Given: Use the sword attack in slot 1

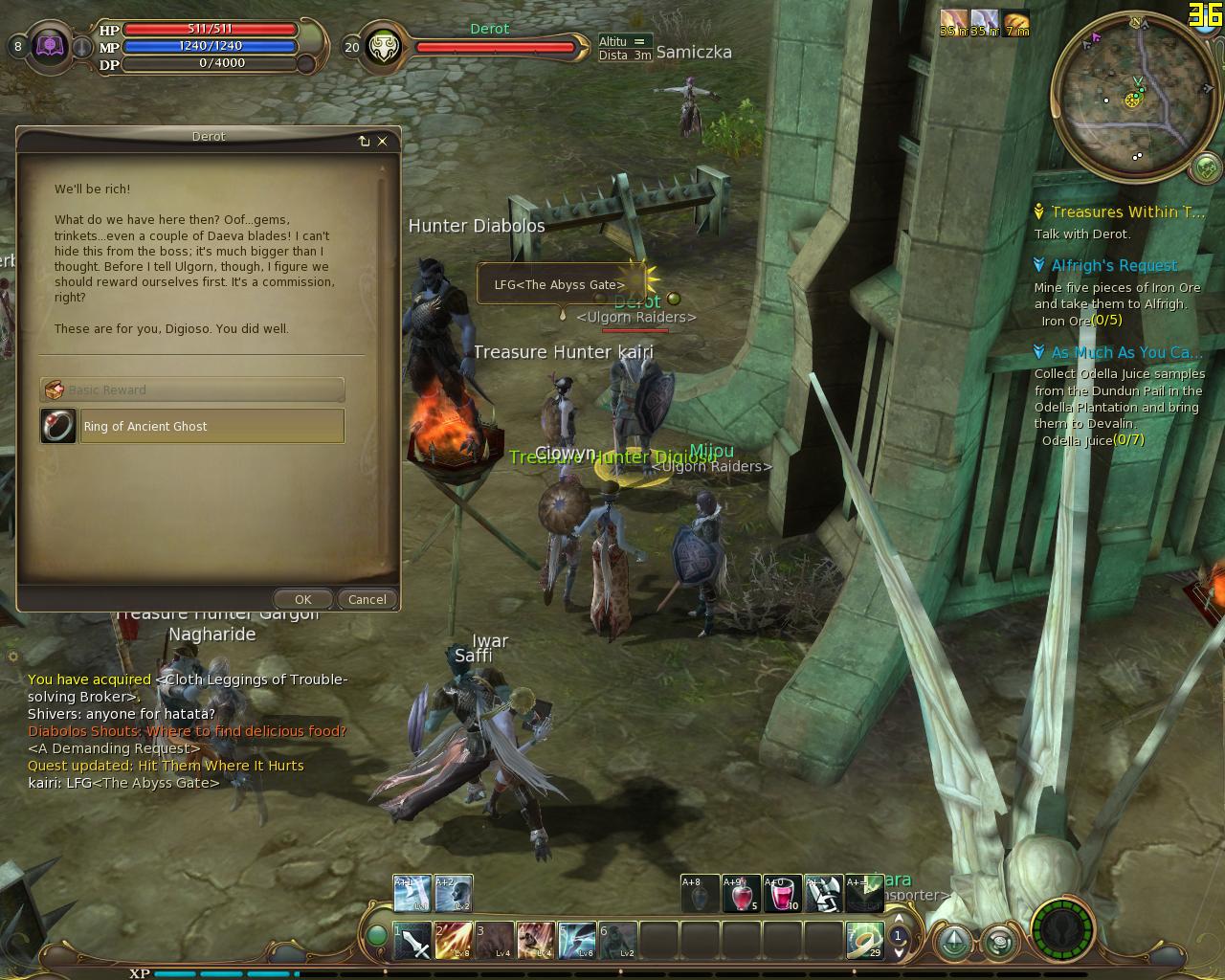Looking at the screenshot, I should coord(412,942).
